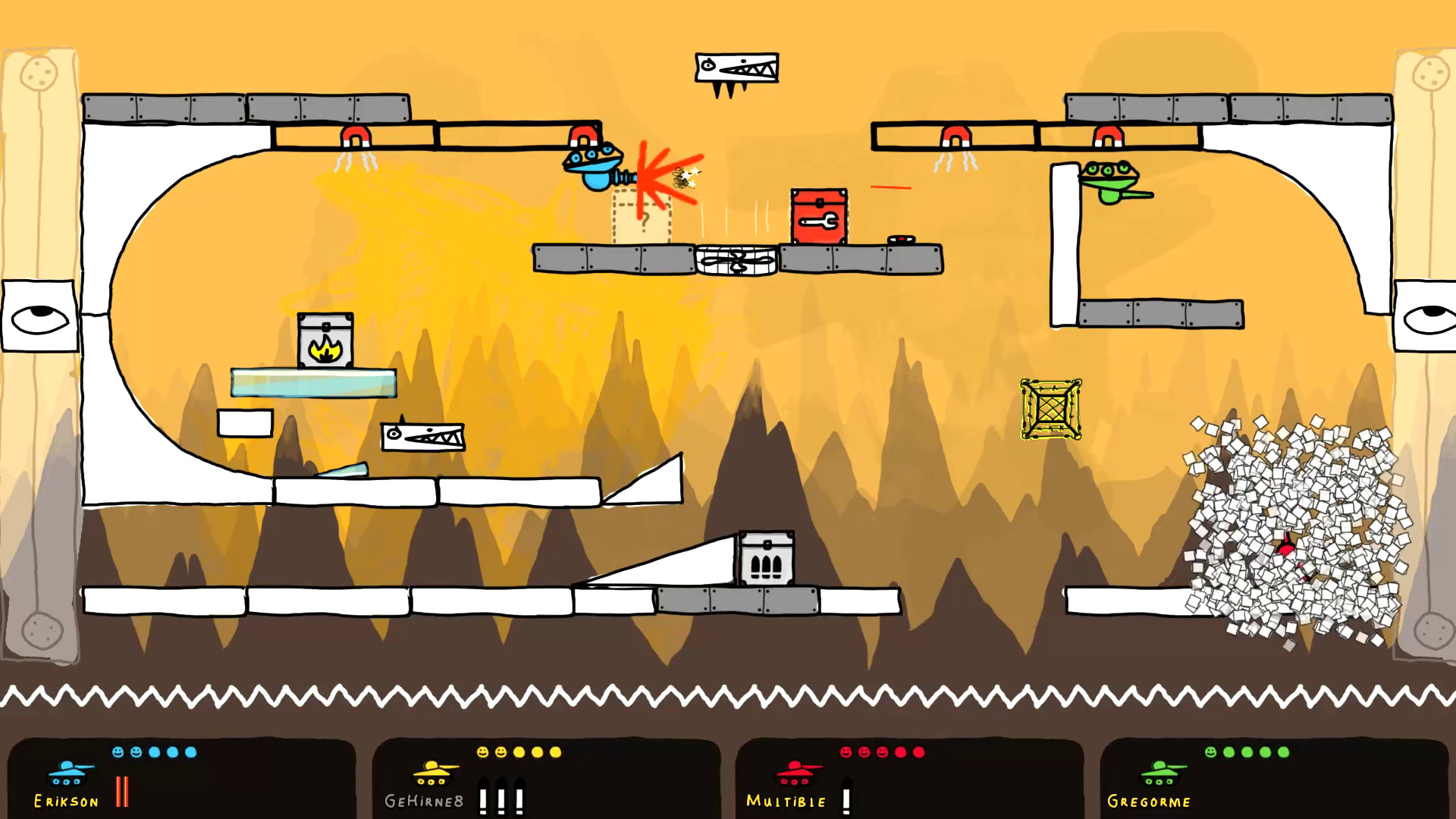Select Erikson's blue tank icon
Viewport: 1456px width, 819px height.
pyautogui.click(x=67, y=775)
